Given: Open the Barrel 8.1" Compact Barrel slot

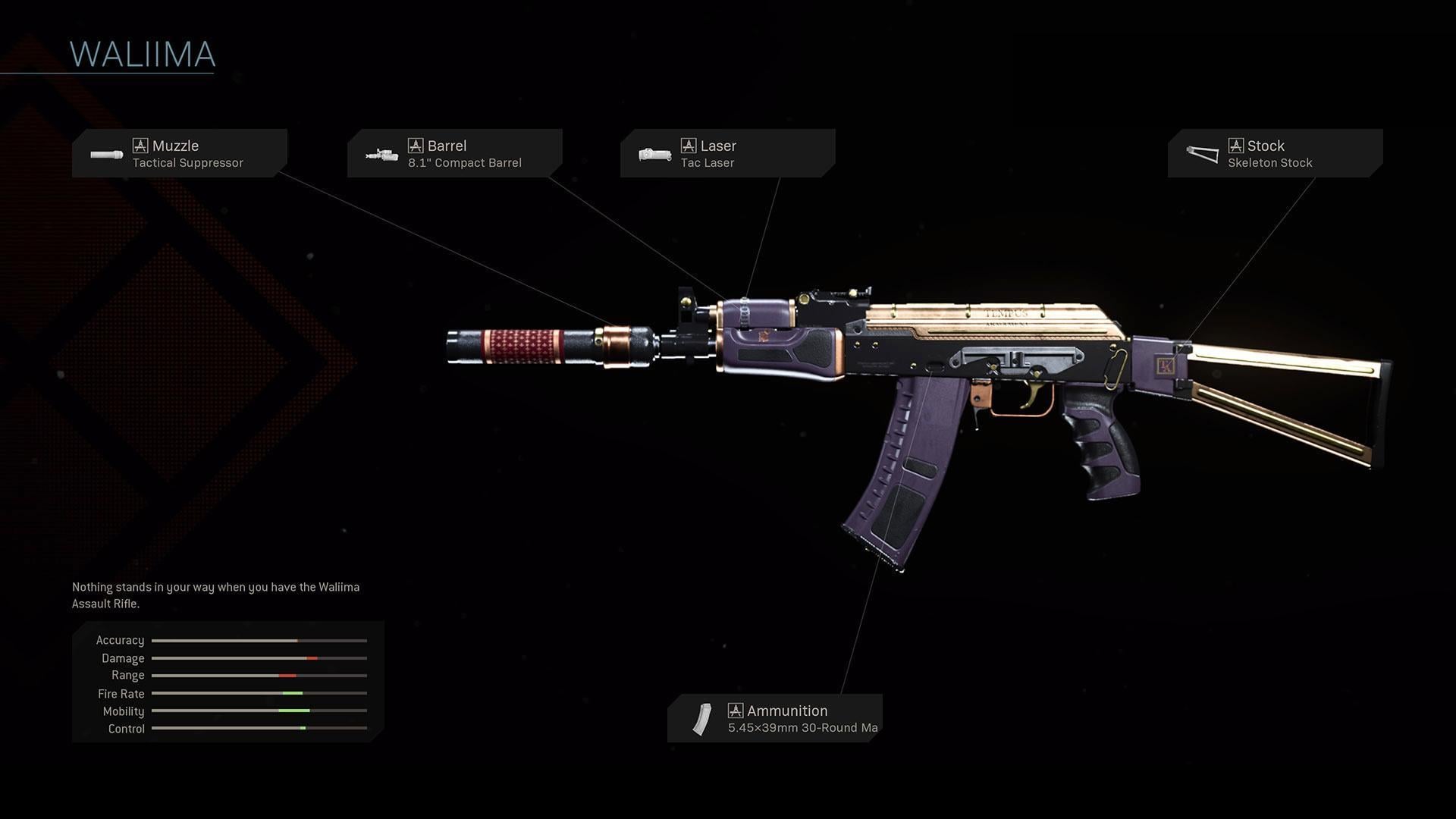Looking at the screenshot, I should click(x=454, y=153).
